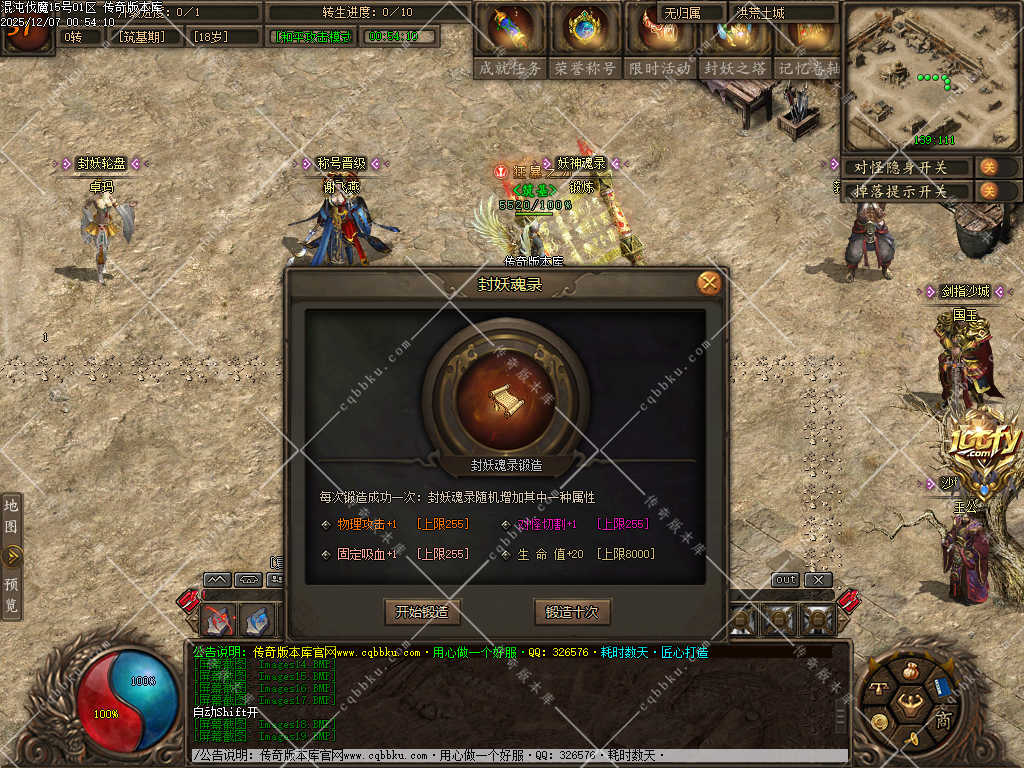Forge ten times with 锻造十次
Viewport: 1024px width, 768px height.
pyautogui.click(x=572, y=611)
